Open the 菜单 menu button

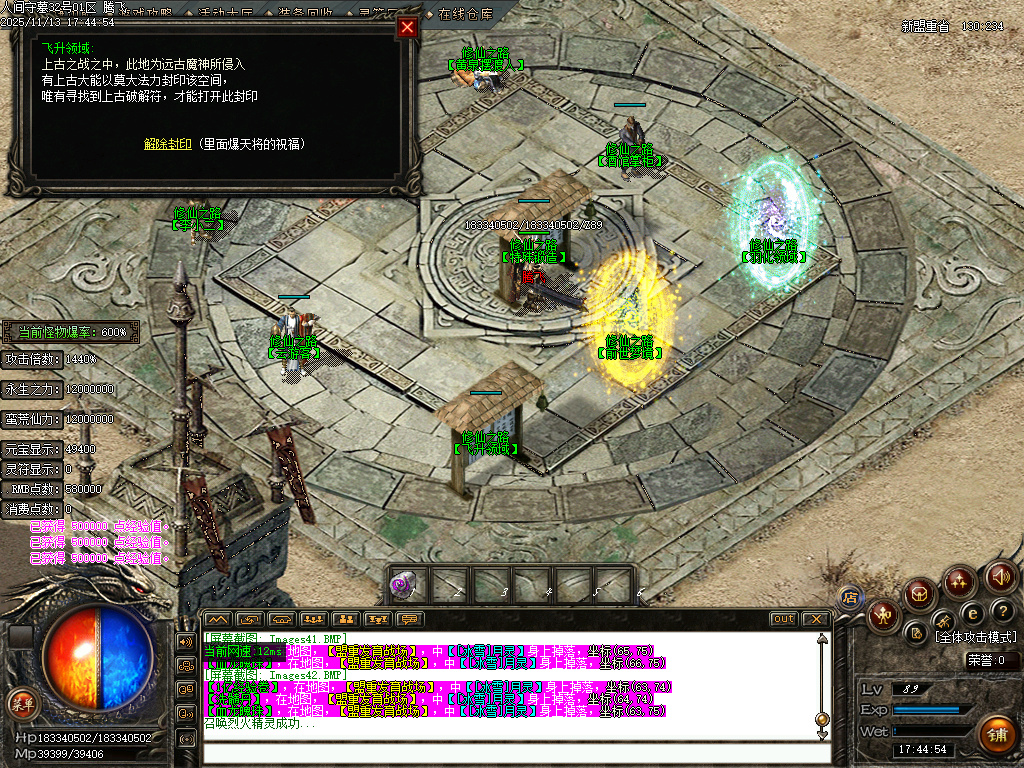click(22, 704)
